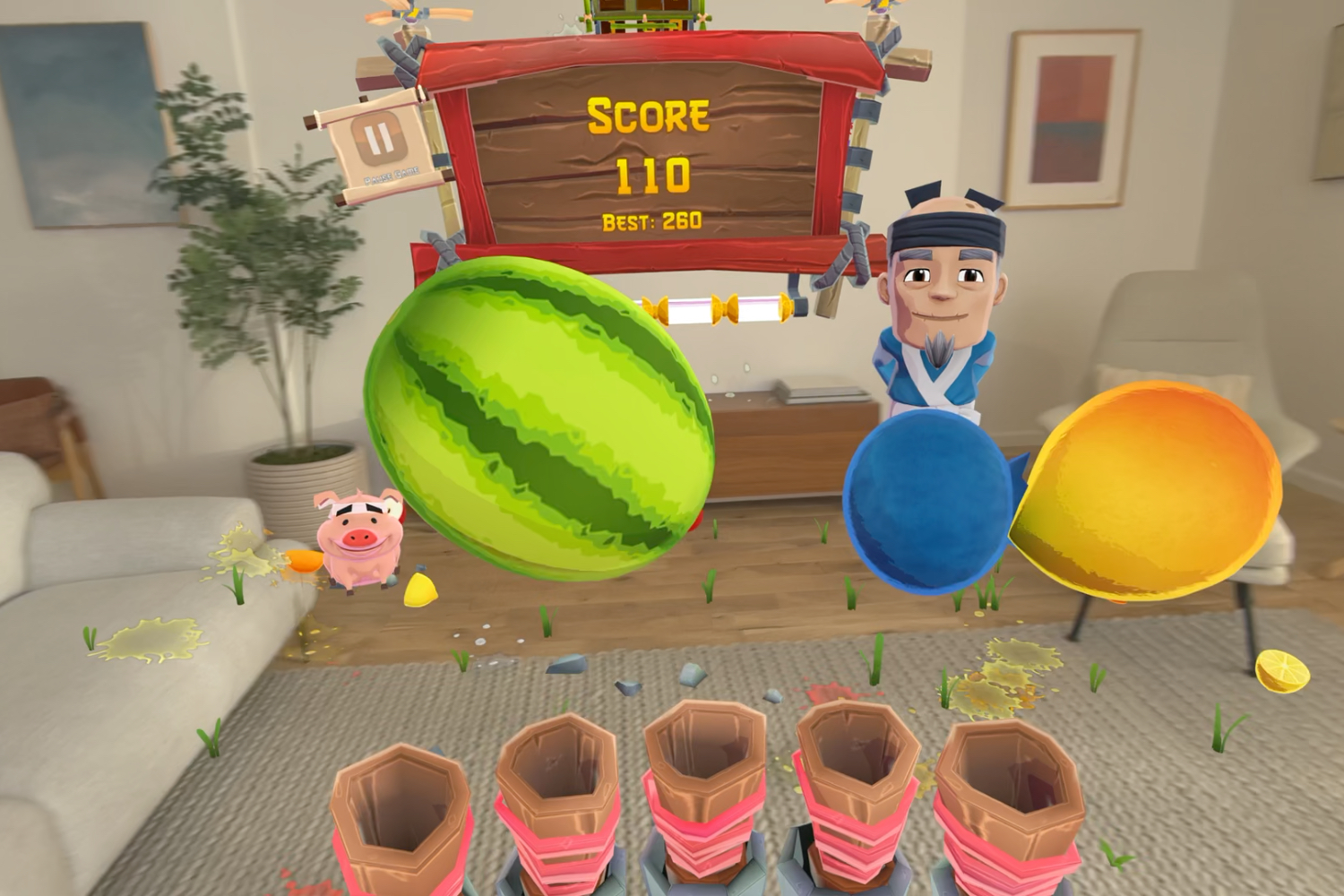The image size is (1344, 896).
Task: Click the red scoreboard frame top edge
Action: click(645, 49)
